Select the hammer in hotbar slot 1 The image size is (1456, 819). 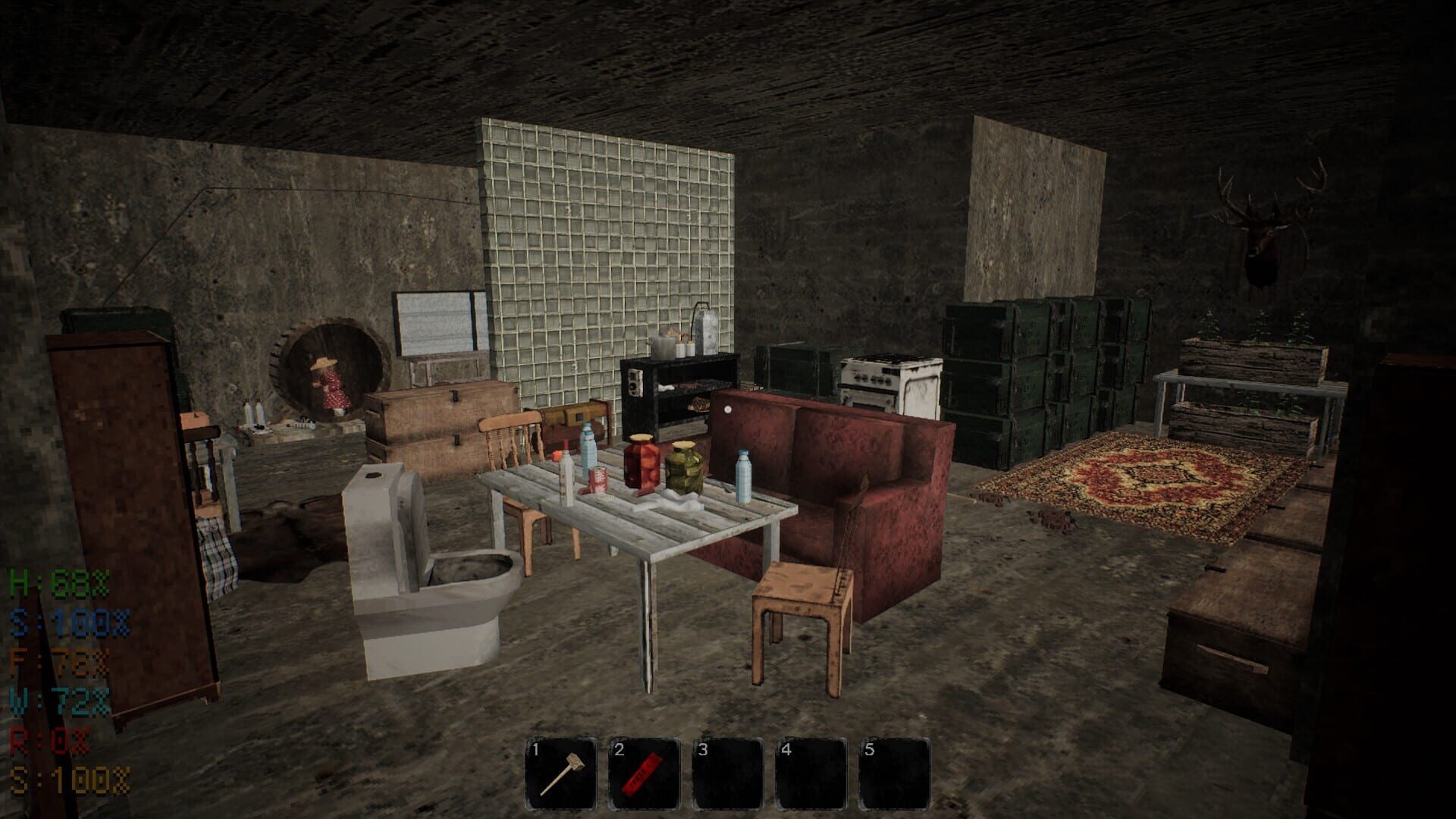559,766
